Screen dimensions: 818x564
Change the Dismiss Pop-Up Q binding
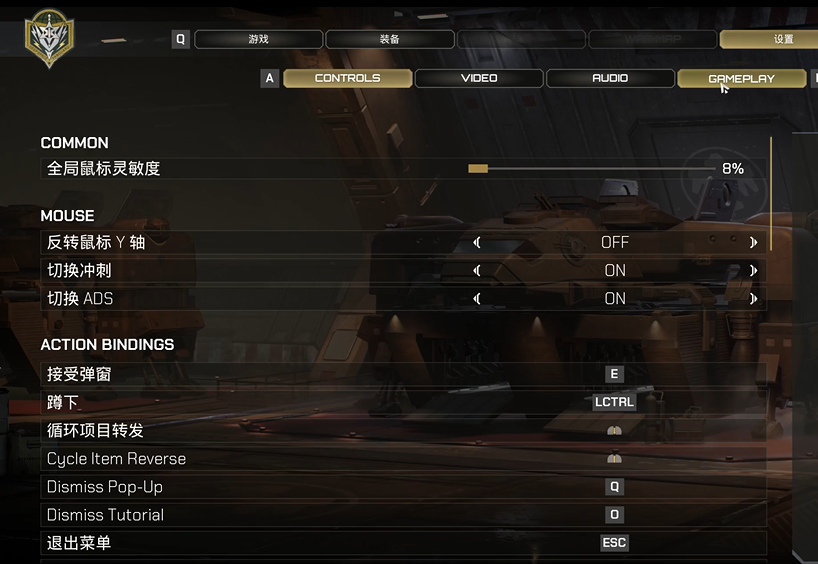point(614,486)
